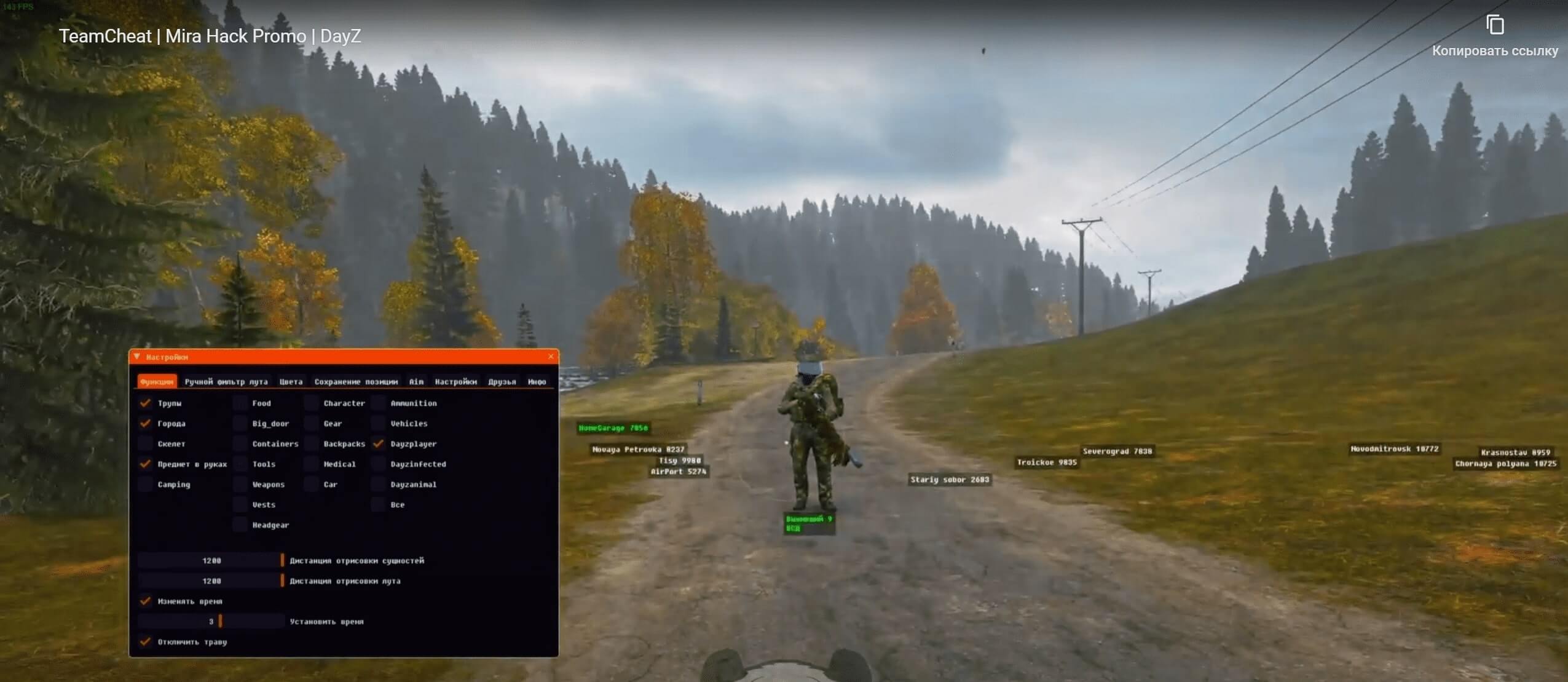Switch to the Aim tab
1568x682 pixels.
click(x=417, y=381)
